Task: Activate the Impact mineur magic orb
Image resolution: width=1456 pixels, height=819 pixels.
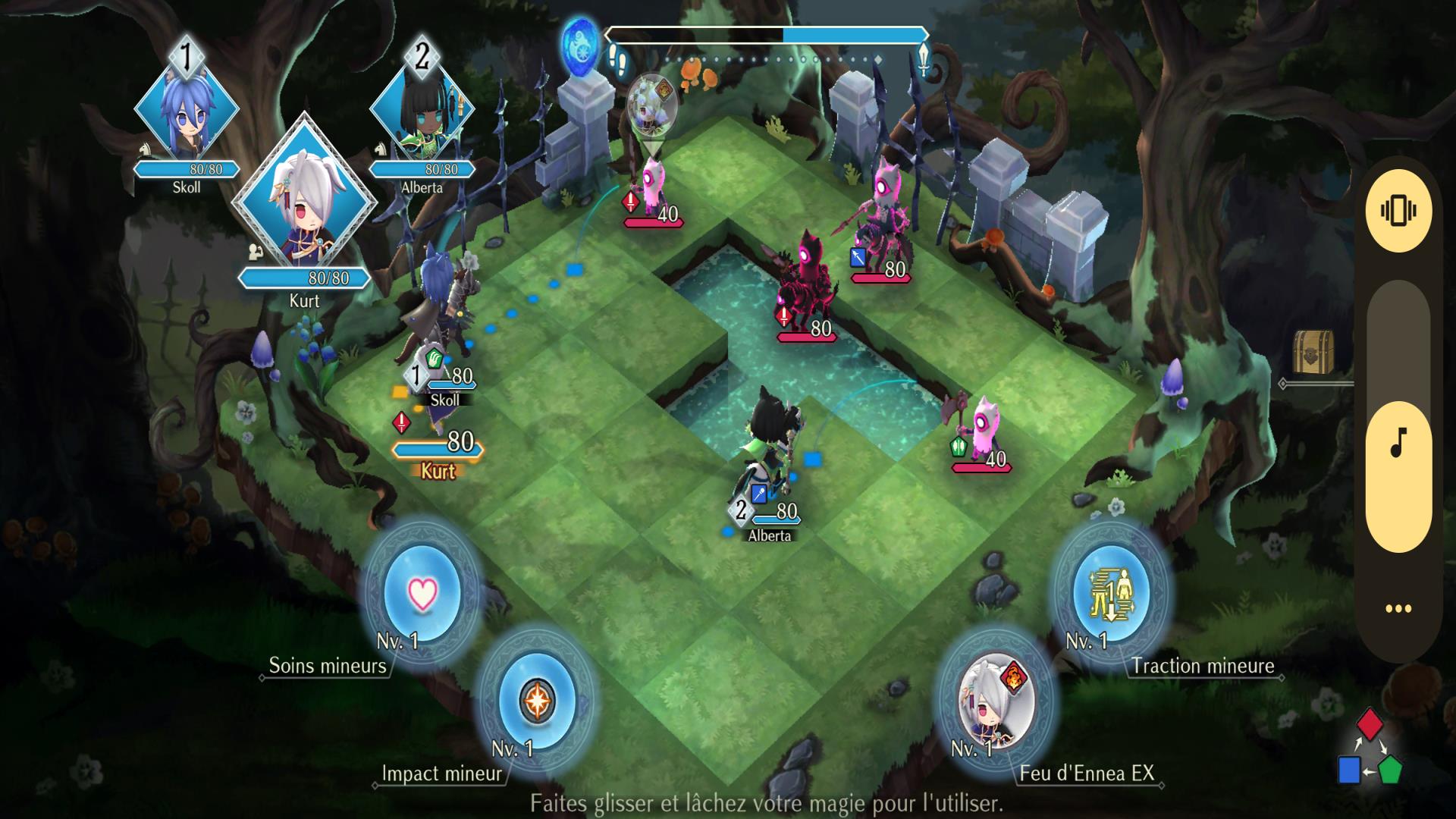Action: tap(537, 700)
